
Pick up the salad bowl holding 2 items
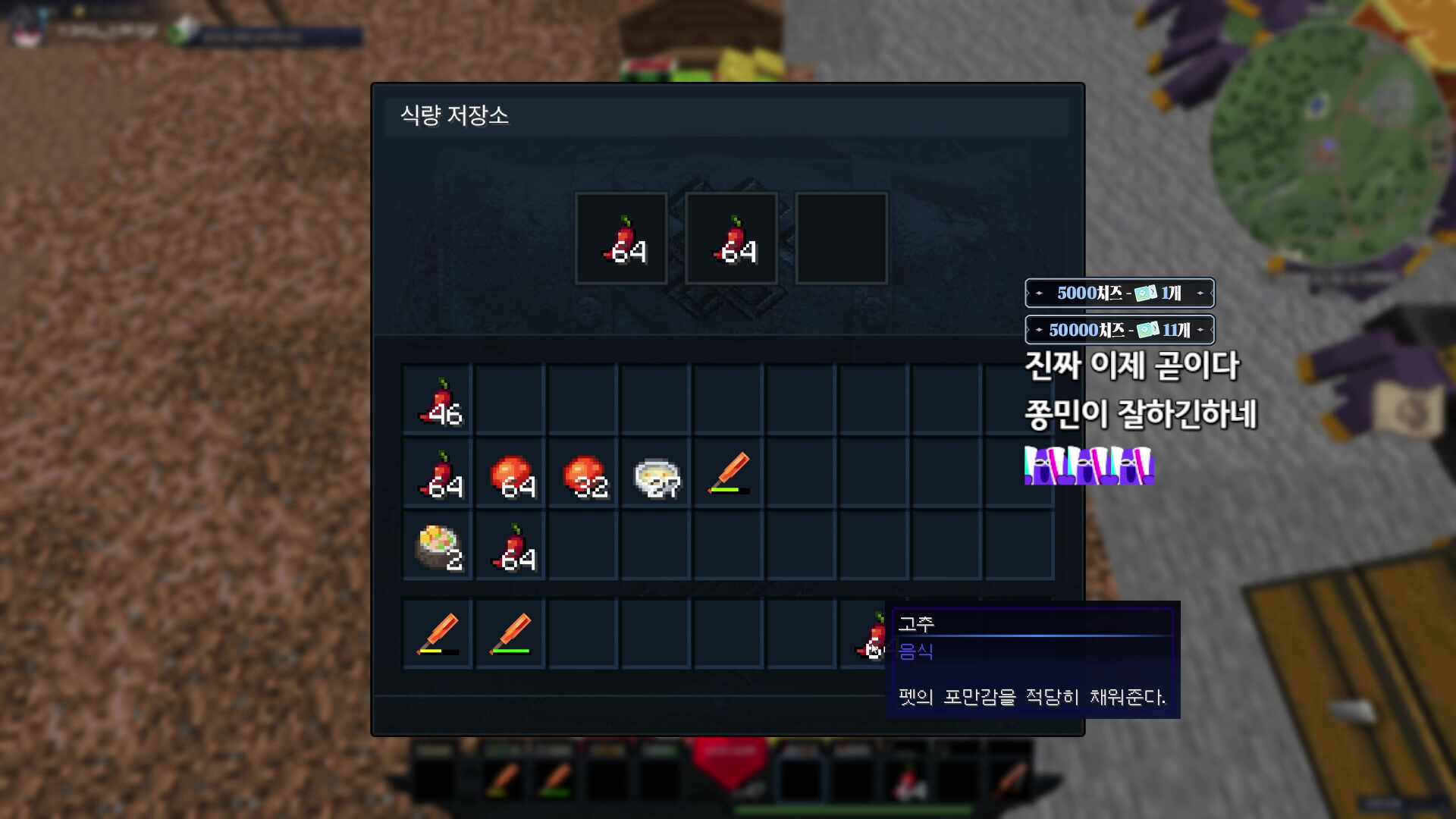438,546
